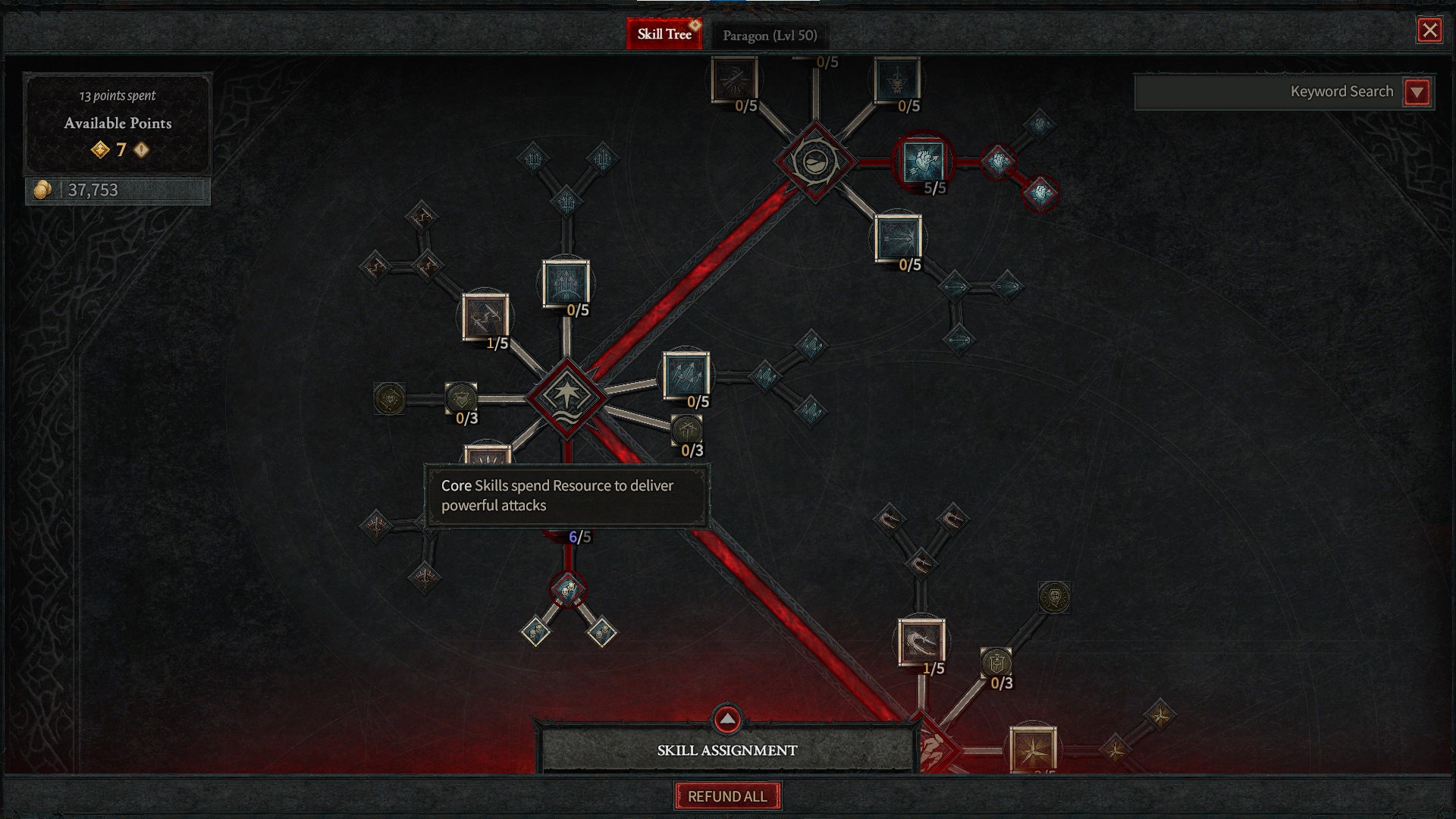Screen dimensions: 1456x819
Task: Open the Keyword Search dropdown arrow
Action: click(1417, 91)
